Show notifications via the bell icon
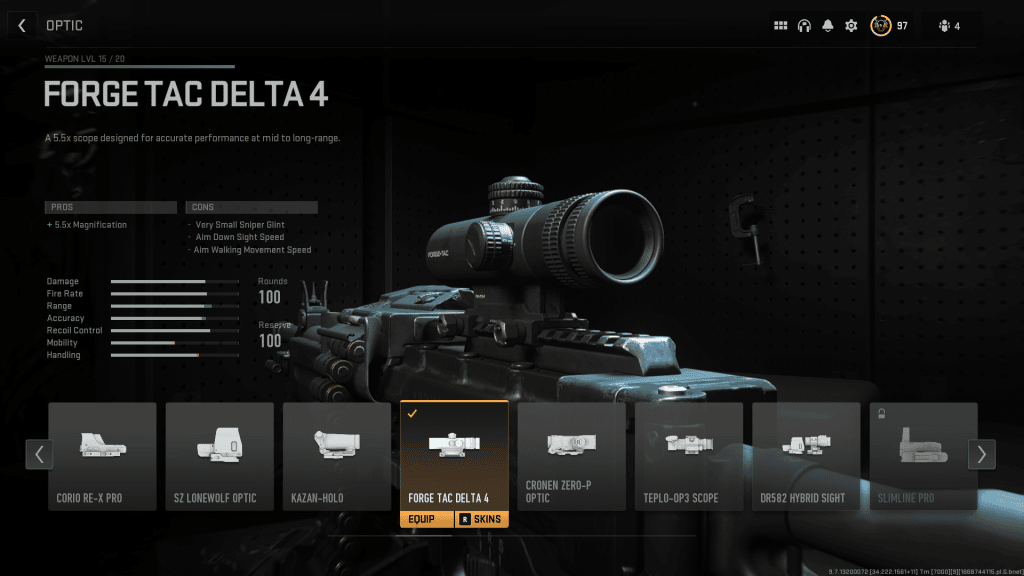This screenshot has height=576, width=1024. (828, 26)
